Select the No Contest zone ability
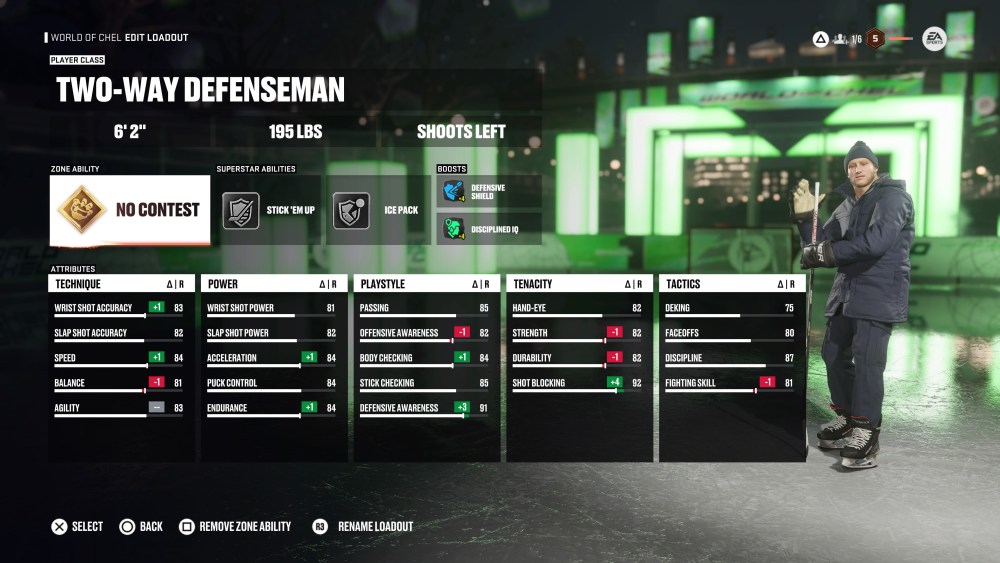 130,210
